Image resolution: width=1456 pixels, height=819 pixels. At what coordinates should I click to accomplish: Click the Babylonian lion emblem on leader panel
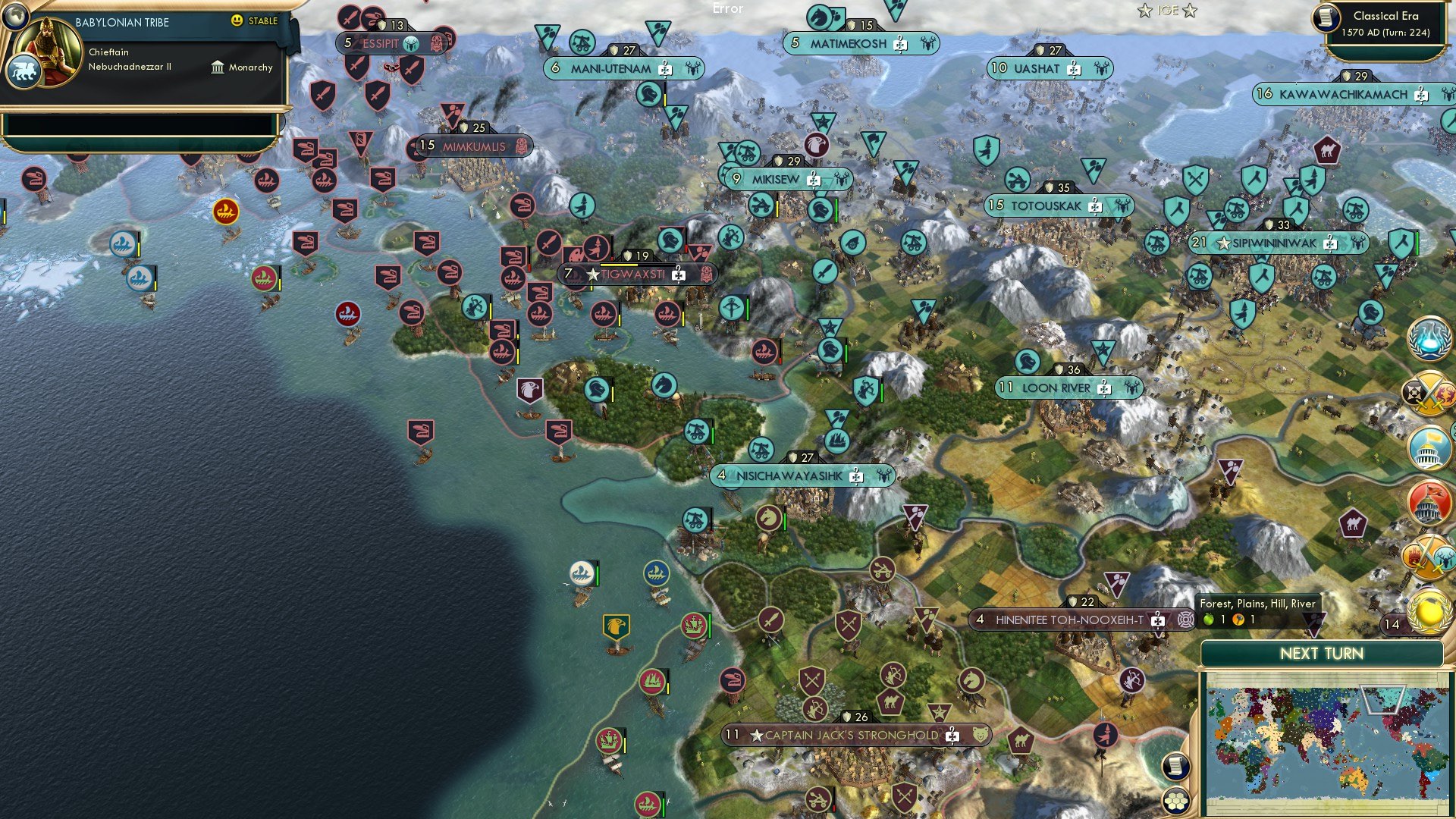point(25,67)
